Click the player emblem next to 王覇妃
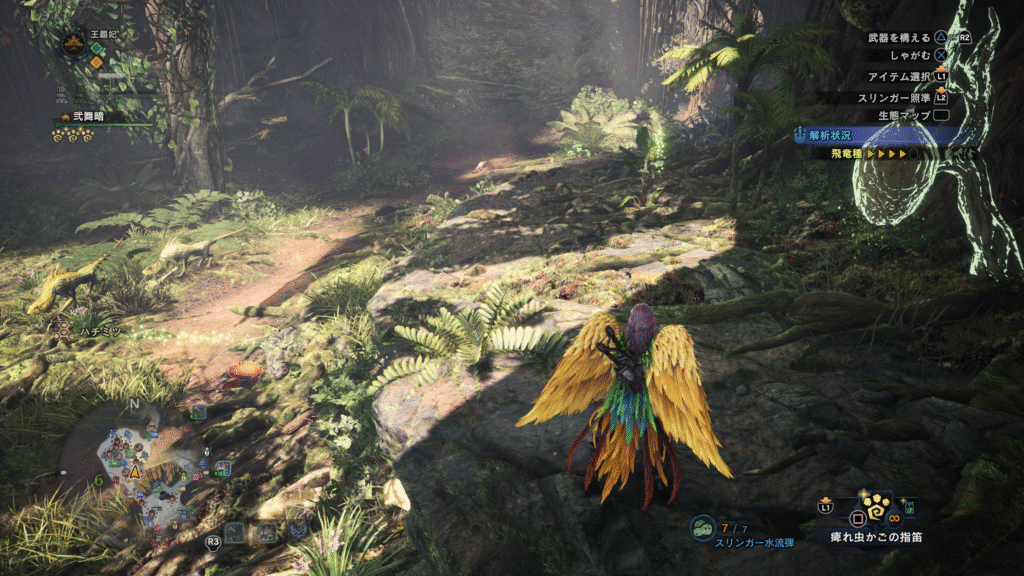The width and height of the screenshot is (1024, 576). (73, 43)
